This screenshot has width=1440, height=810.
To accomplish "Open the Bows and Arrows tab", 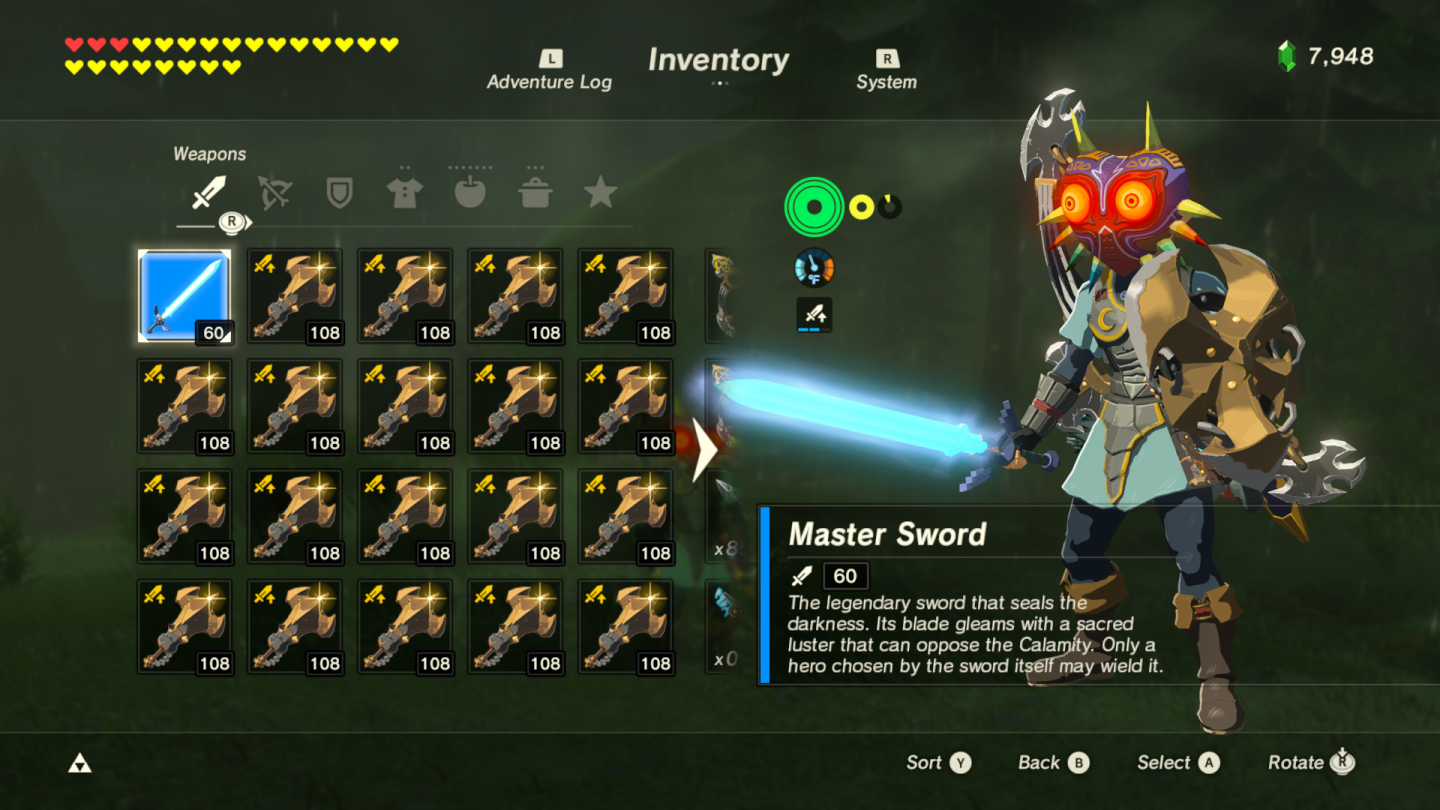I will (x=274, y=193).
